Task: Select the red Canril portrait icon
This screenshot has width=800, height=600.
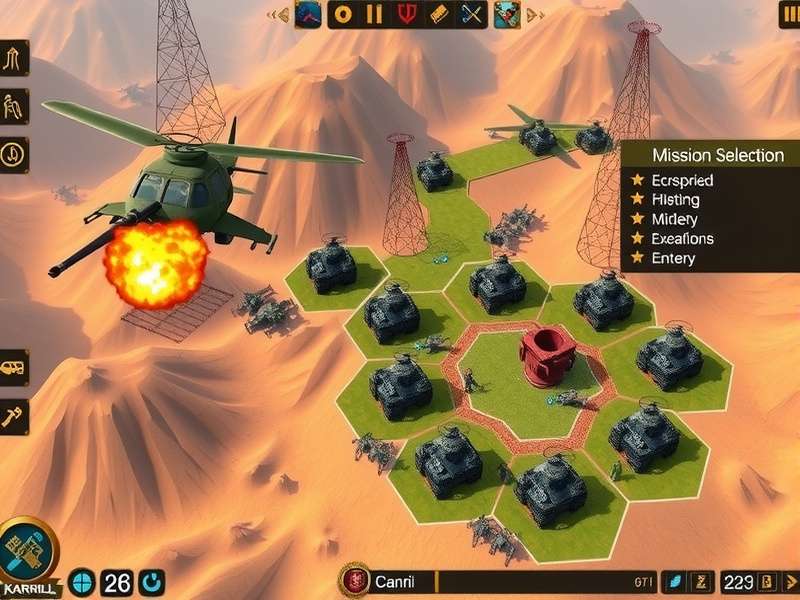Action: 353,580
